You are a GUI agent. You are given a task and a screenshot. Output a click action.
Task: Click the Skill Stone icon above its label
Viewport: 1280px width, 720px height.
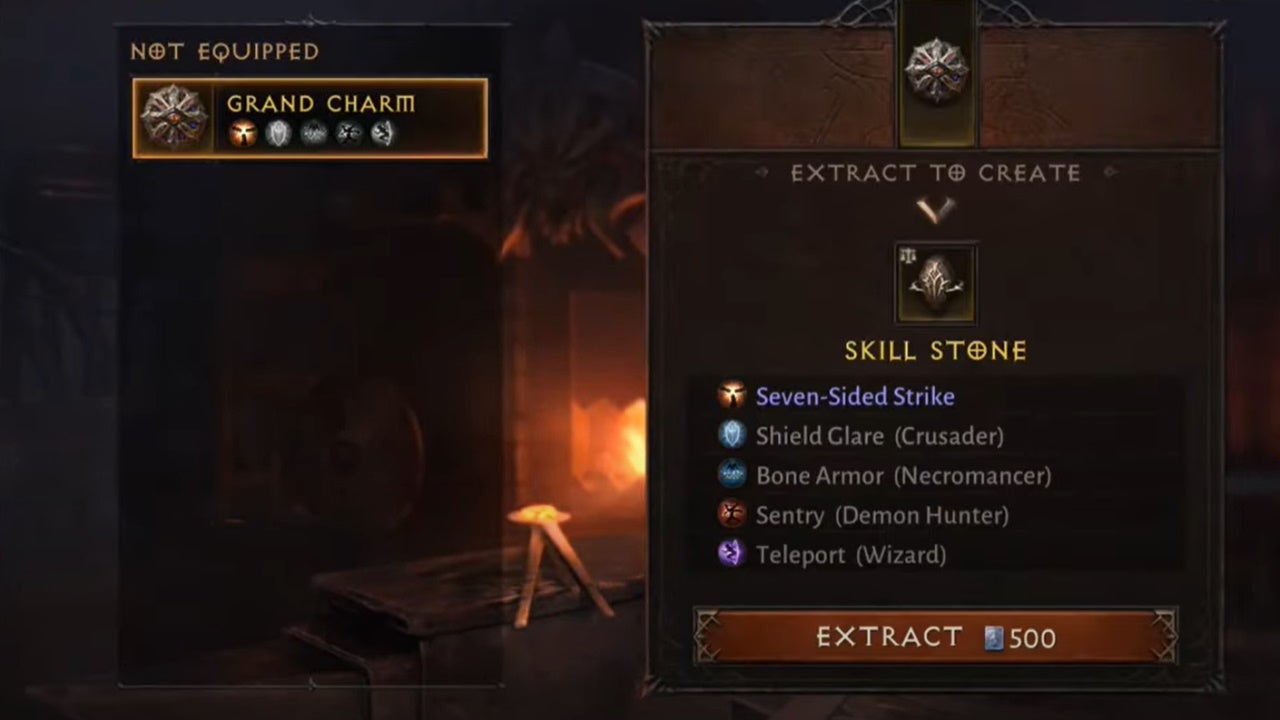tap(936, 284)
